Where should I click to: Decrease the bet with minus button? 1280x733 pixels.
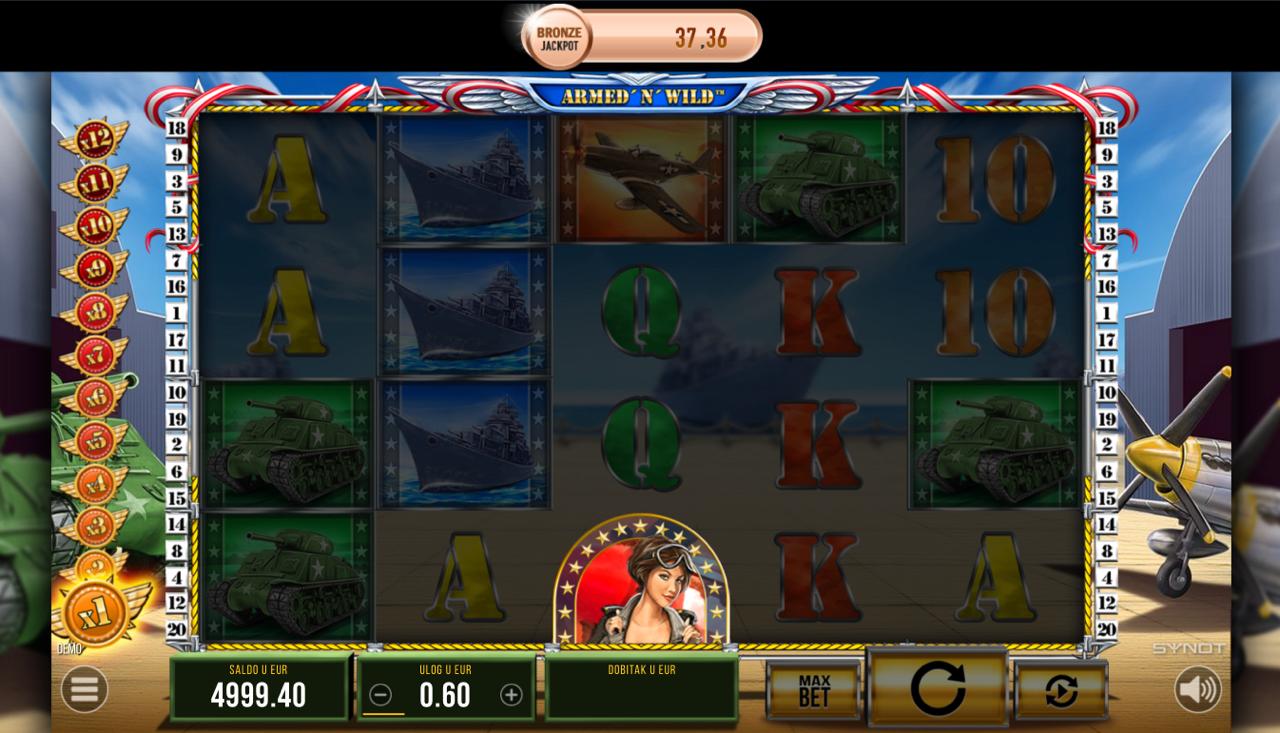pyautogui.click(x=380, y=695)
